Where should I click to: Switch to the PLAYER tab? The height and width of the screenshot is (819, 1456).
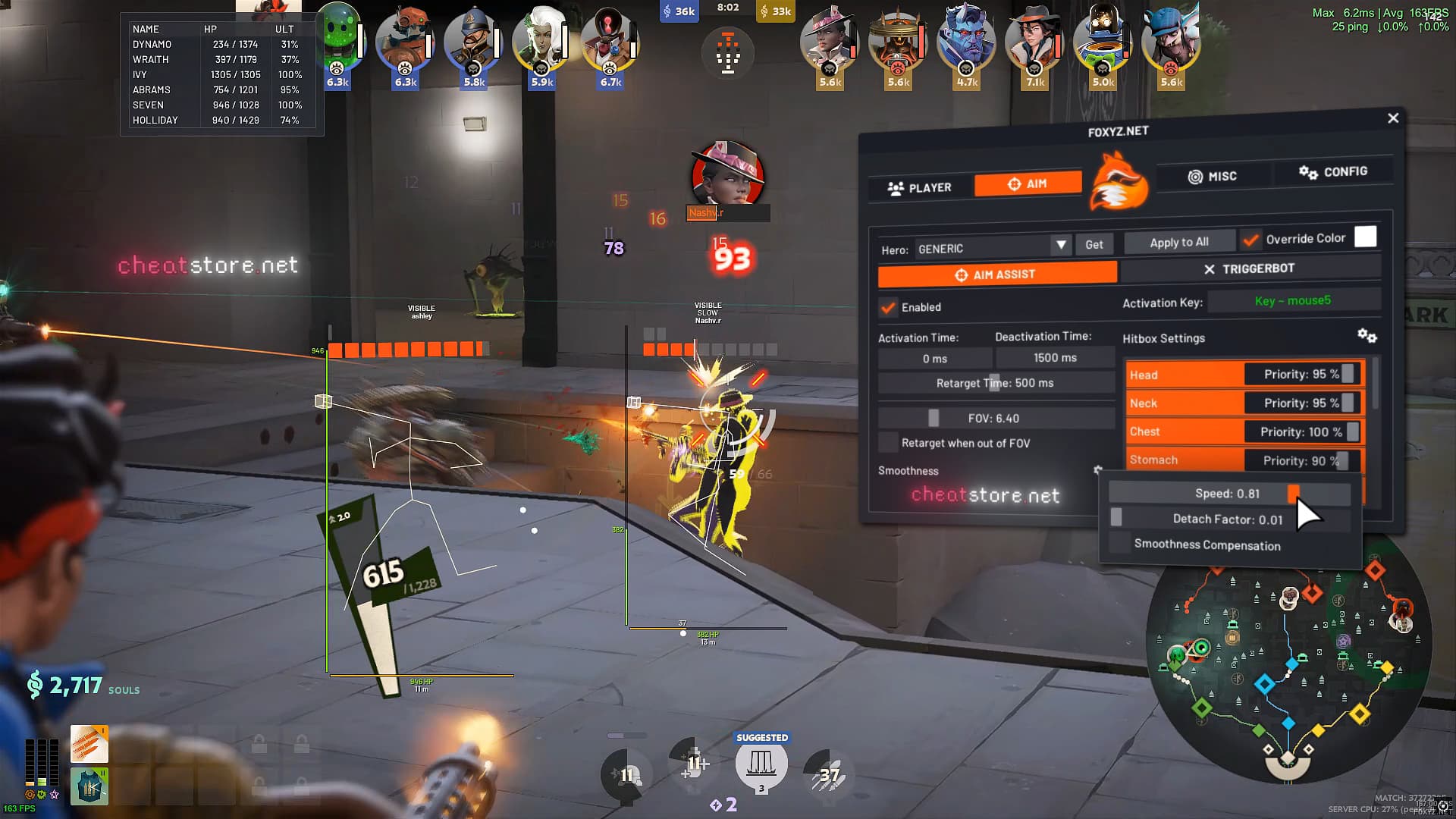pyautogui.click(x=919, y=187)
